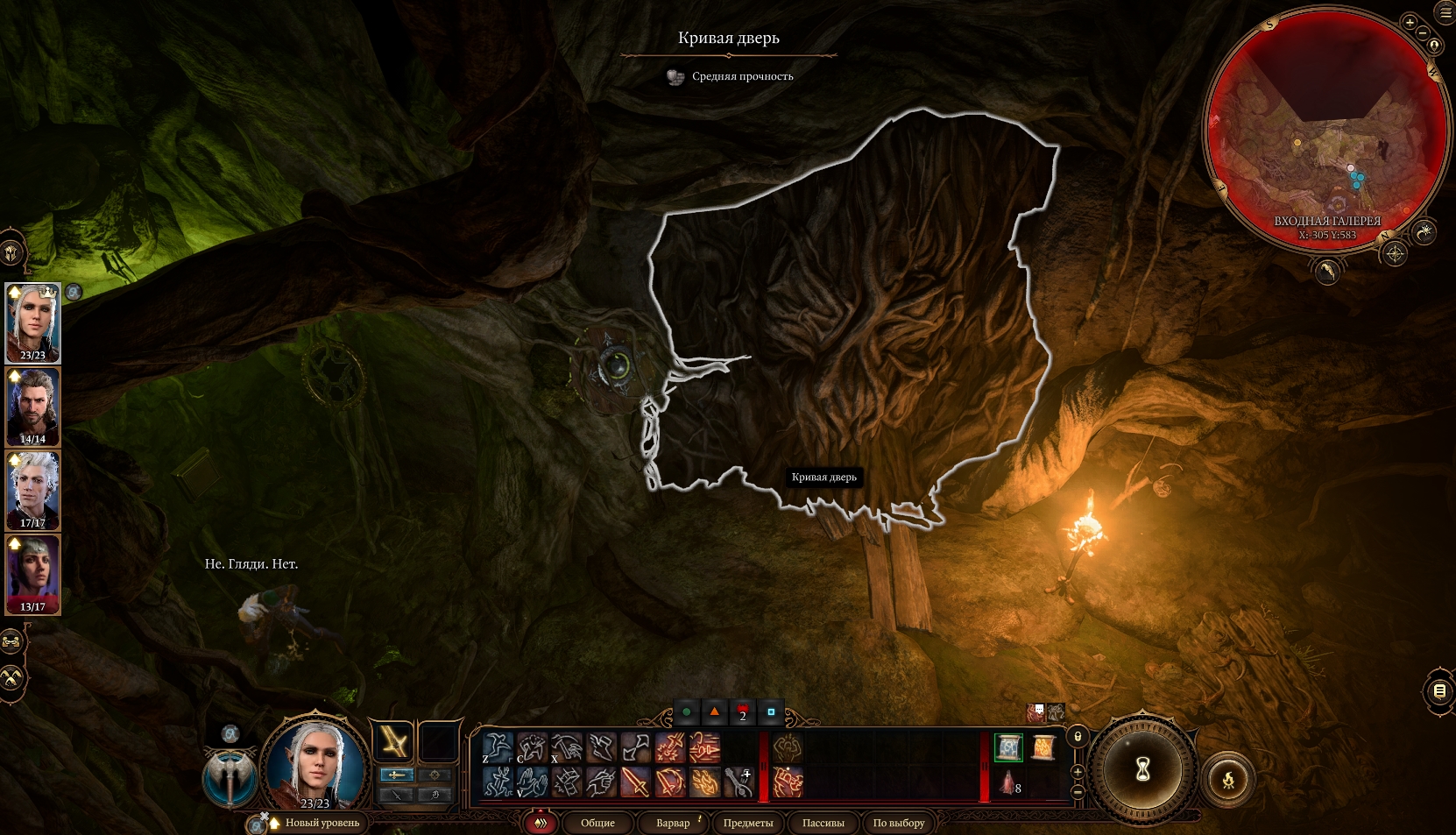Toggle the hotbar lock padlock icon
This screenshot has width=1456, height=835.
coord(1078,737)
